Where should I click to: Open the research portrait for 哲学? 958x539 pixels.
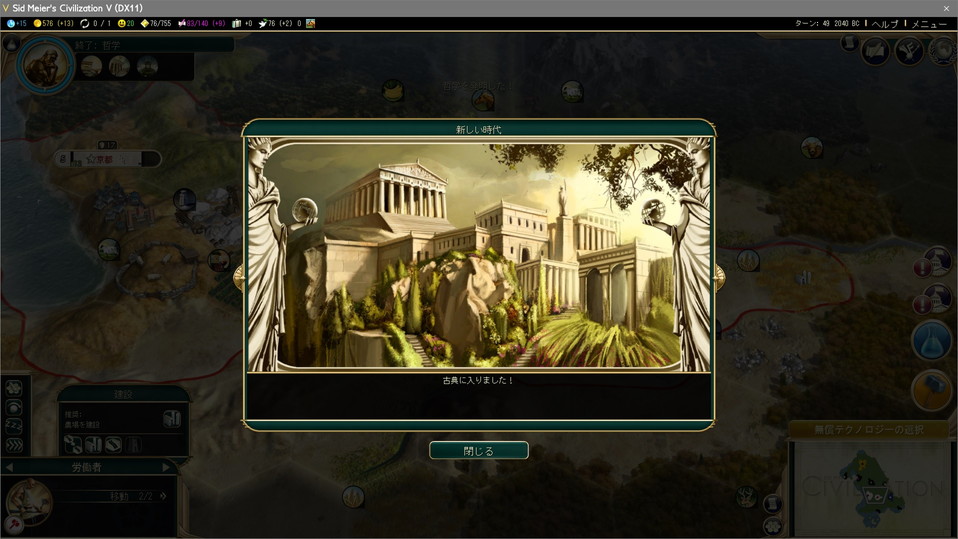pyautogui.click(x=45, y=65)
